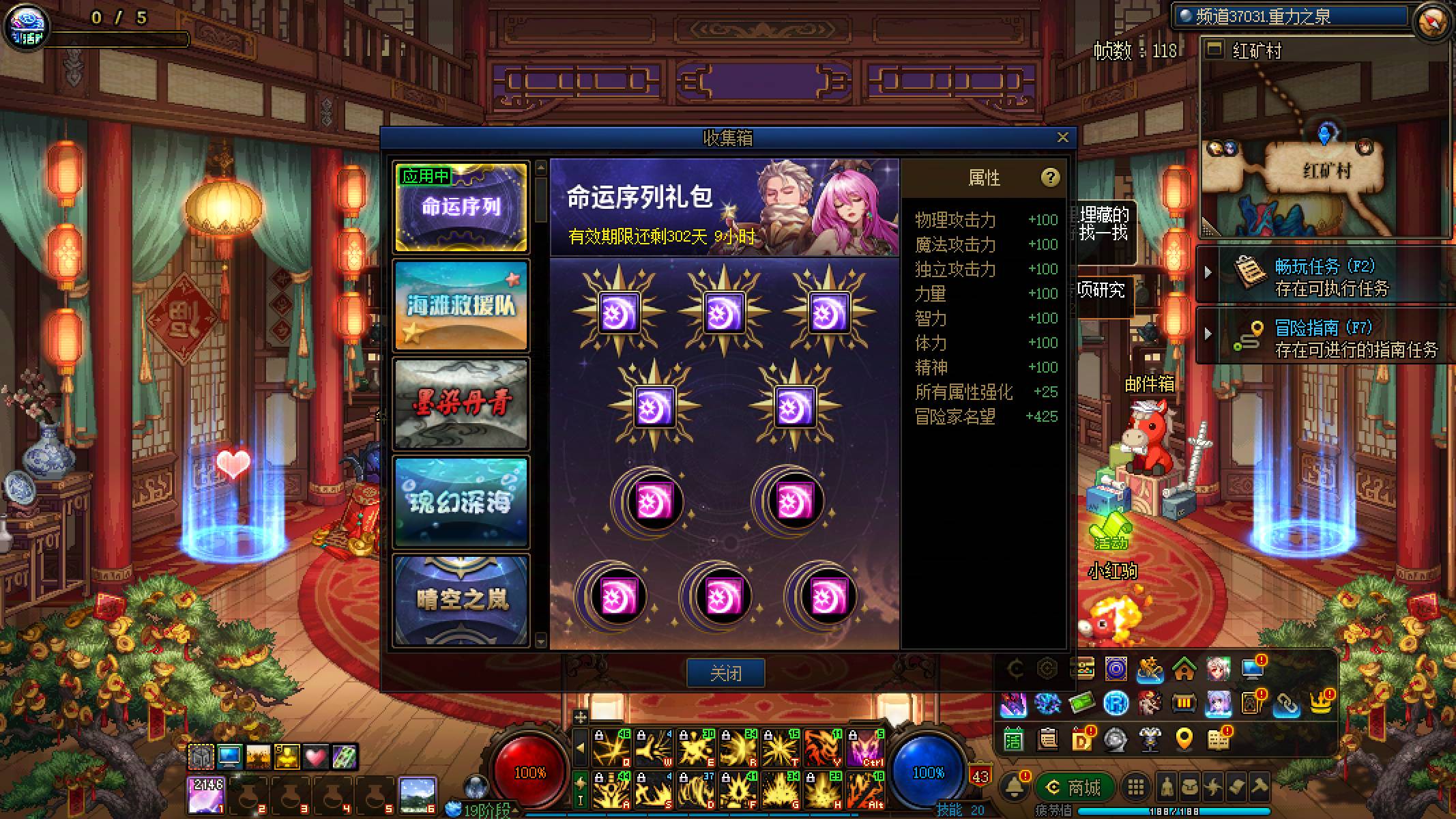1456x819 pixels.
Task: Toggle the lock icon on the Q skill slot
Action: [x=600, y=736]
